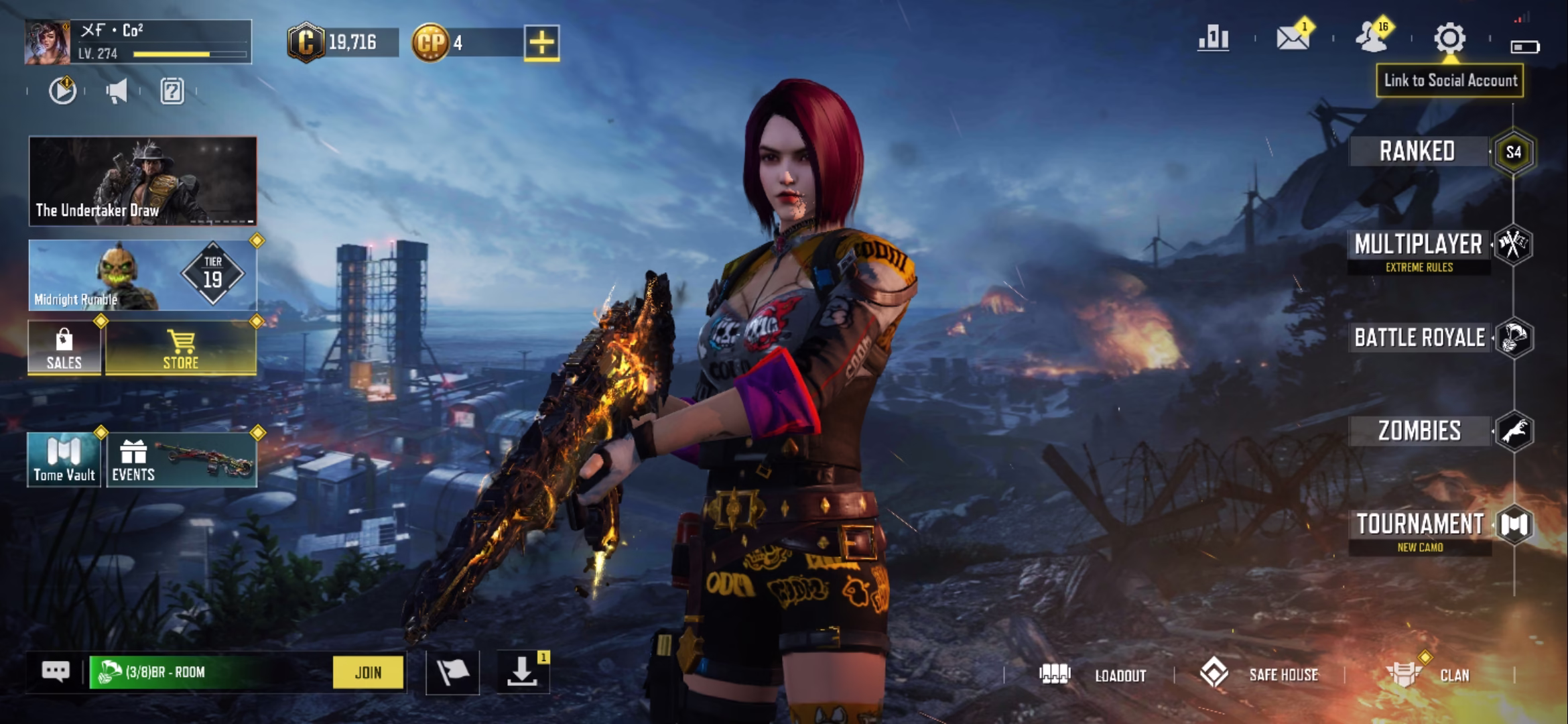This screenshot has height=724, width=1568.
Task: Select the Multiplayer mode
Action: (1418, 245)
